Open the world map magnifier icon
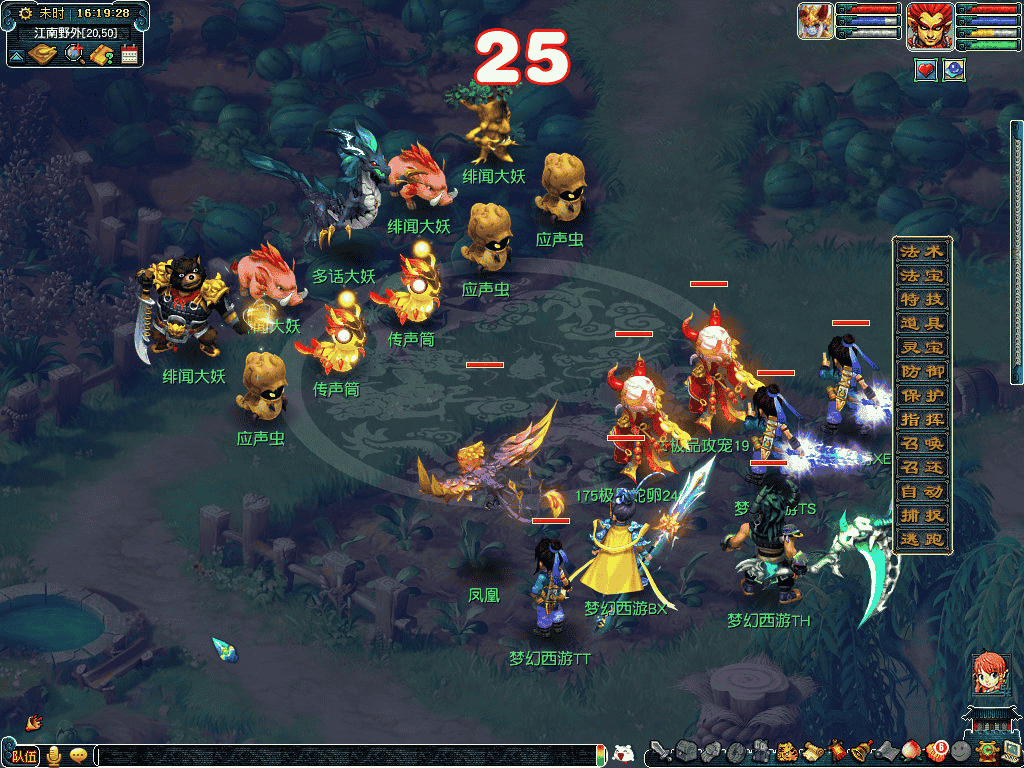 [x=74, y=54]
